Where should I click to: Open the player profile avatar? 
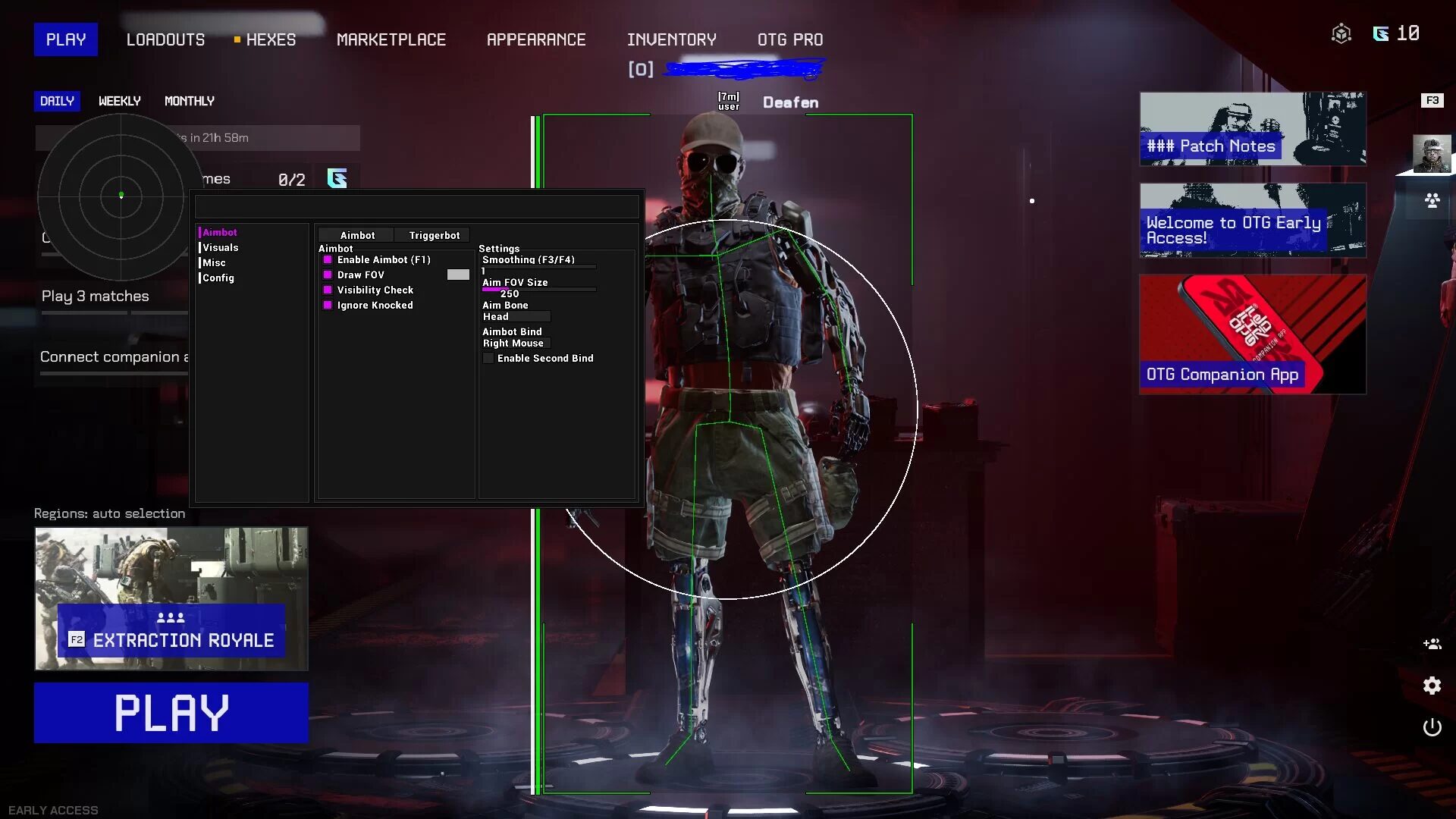coord(1432,154)
